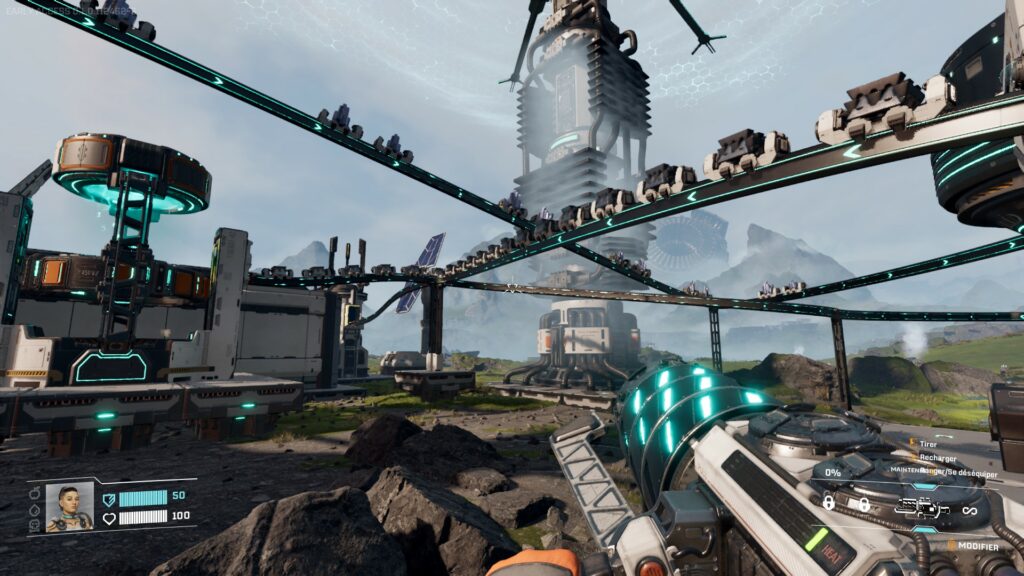
Task: Click the gas mask status icon
Action: (34, 523)
